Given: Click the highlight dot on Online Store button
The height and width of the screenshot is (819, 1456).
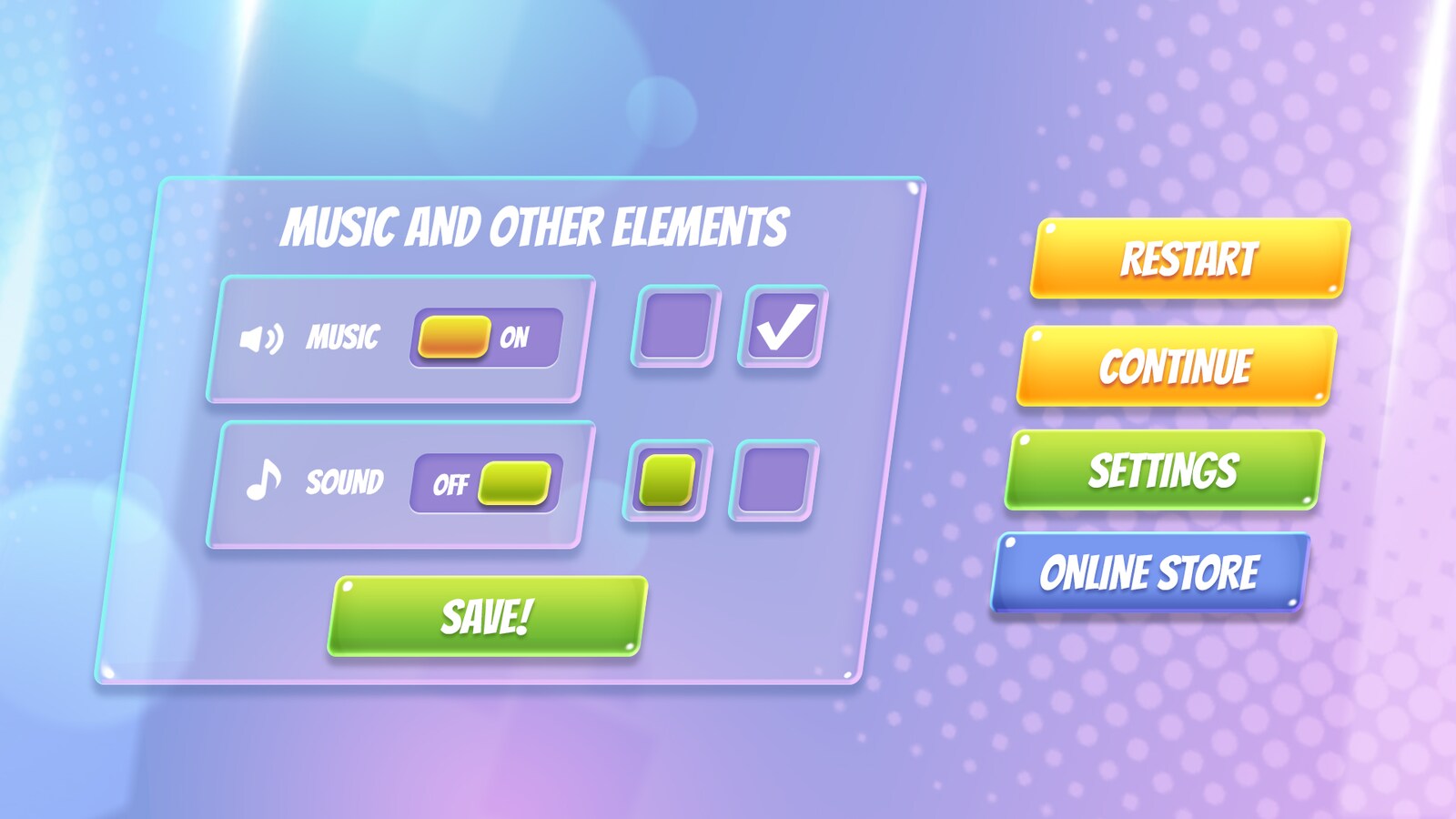Looking at the screenshot, I should 1013,543.
